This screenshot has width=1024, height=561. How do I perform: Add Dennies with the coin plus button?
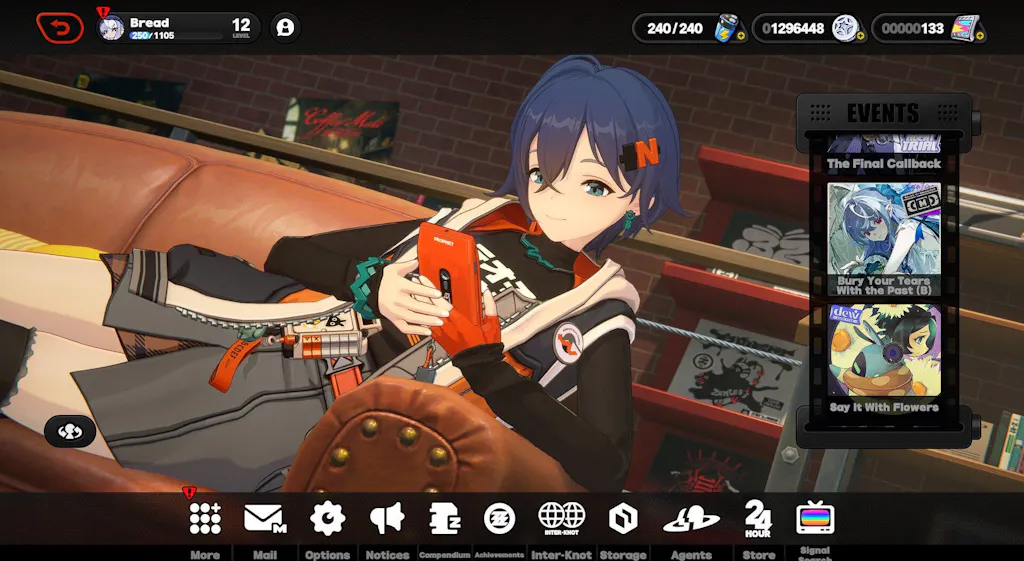(860, 36)
